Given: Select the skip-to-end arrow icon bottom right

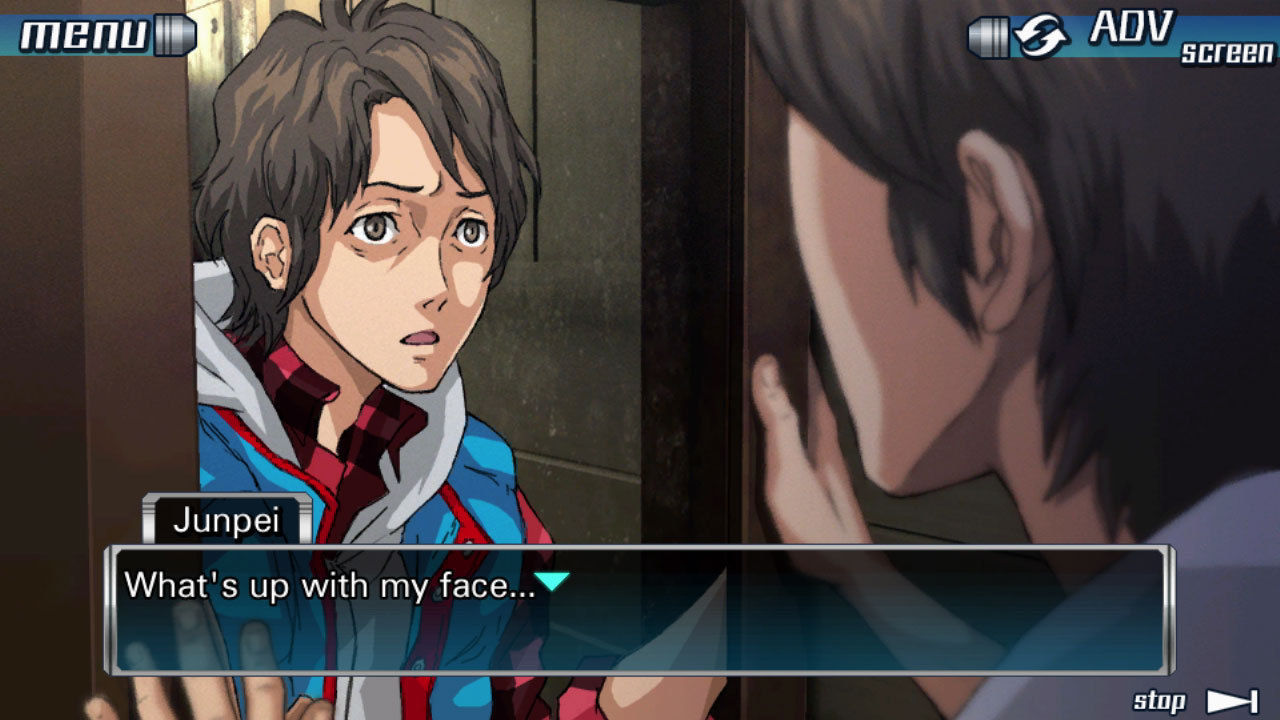Looking at the screenshot, I should pyautogui.click(x=1232, y=700).
